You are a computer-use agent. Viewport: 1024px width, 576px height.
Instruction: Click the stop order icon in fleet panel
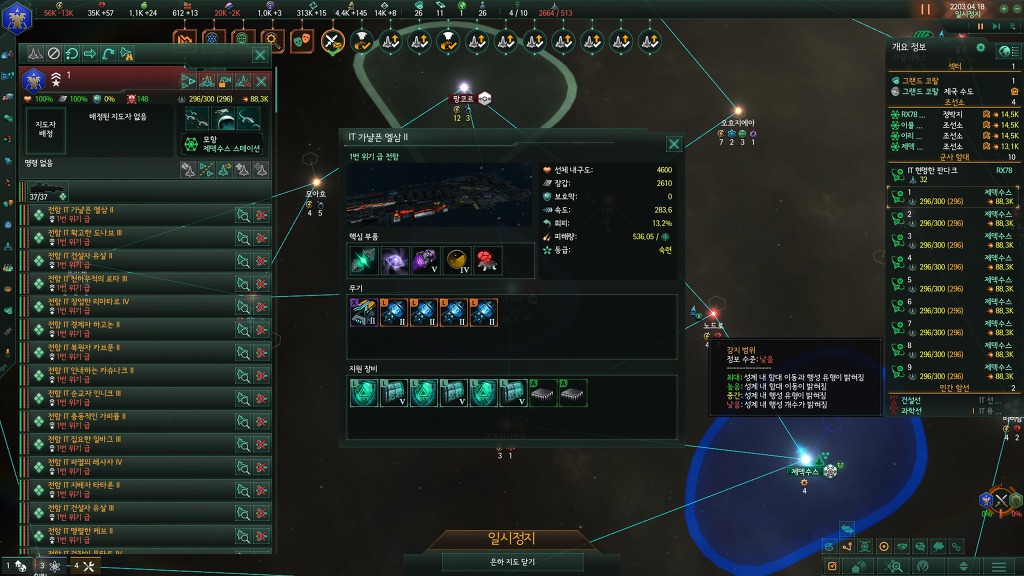(54, 54)
